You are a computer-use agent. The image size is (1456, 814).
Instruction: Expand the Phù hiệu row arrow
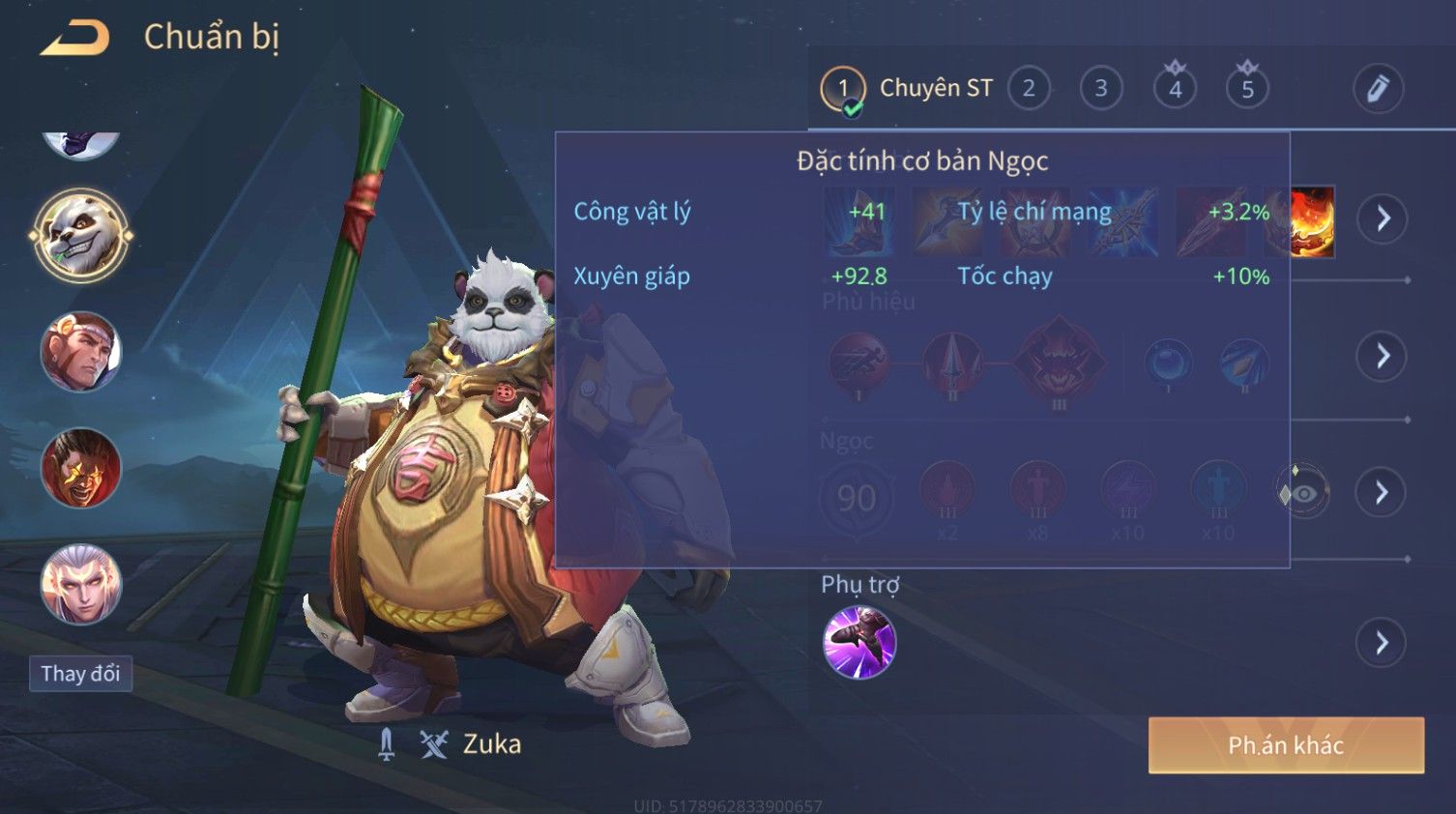coord(1383,357)
